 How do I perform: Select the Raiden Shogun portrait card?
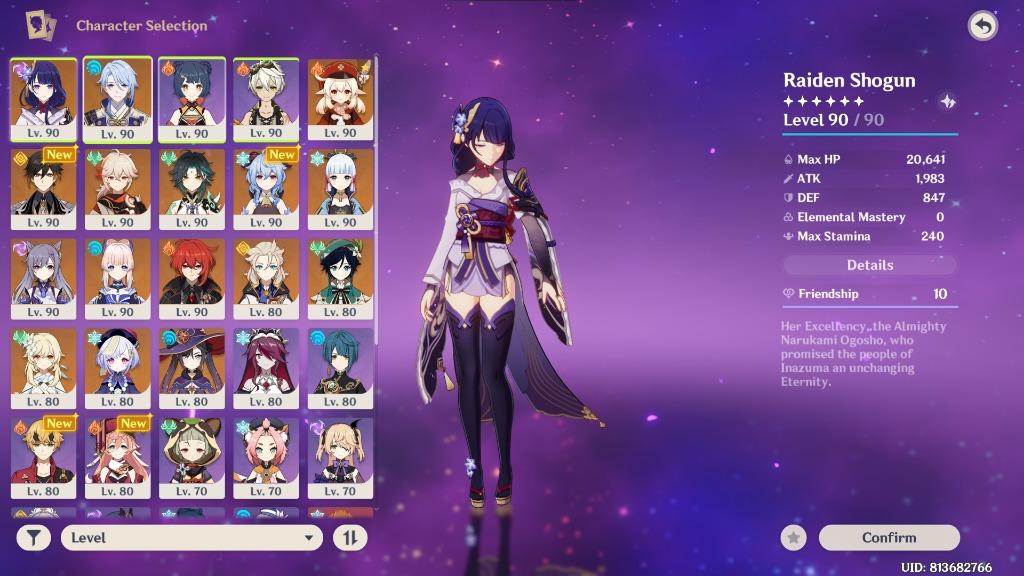pyautogui.click(x=43, y=98)
